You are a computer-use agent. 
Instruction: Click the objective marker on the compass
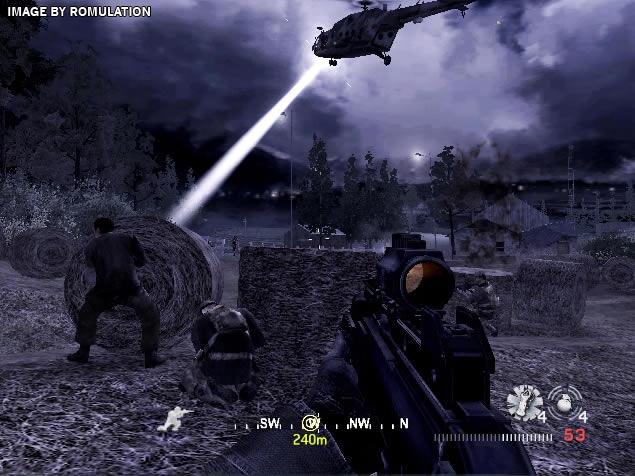point(310,423)
